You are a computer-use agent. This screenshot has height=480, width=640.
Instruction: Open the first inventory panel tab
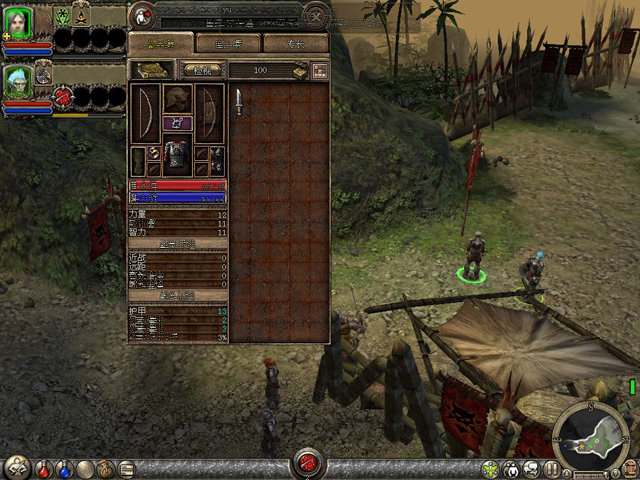[161, 43]
